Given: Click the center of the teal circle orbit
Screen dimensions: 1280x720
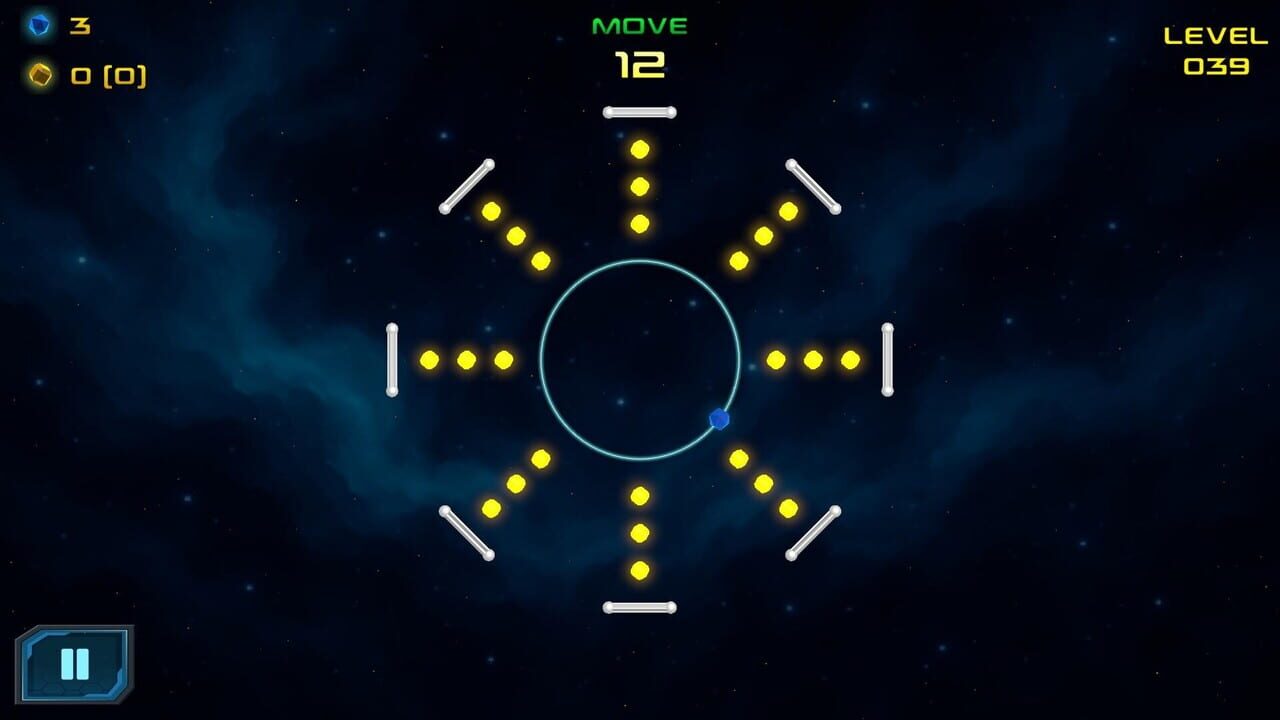Looking at the screenshot, I should tap(640, 358).
